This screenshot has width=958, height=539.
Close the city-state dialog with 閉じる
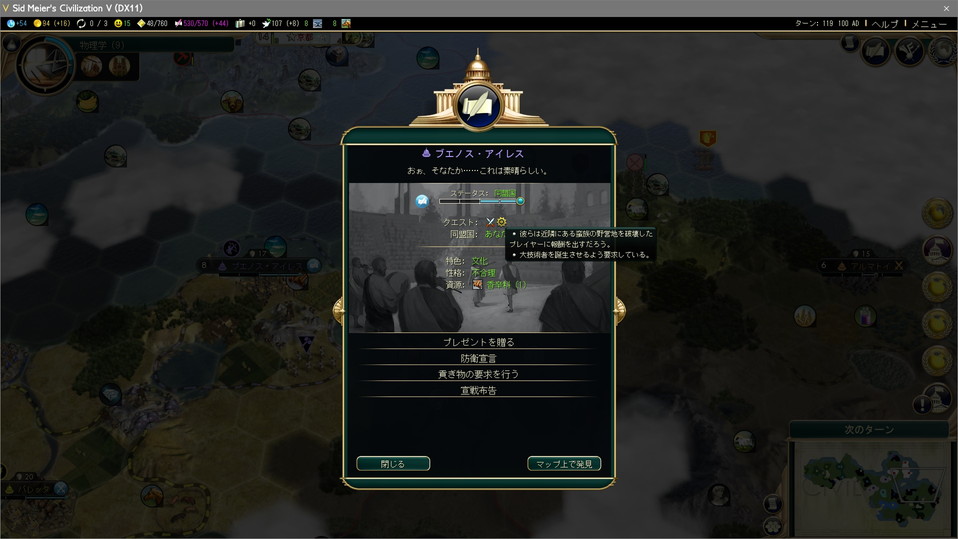click(393, 464)
